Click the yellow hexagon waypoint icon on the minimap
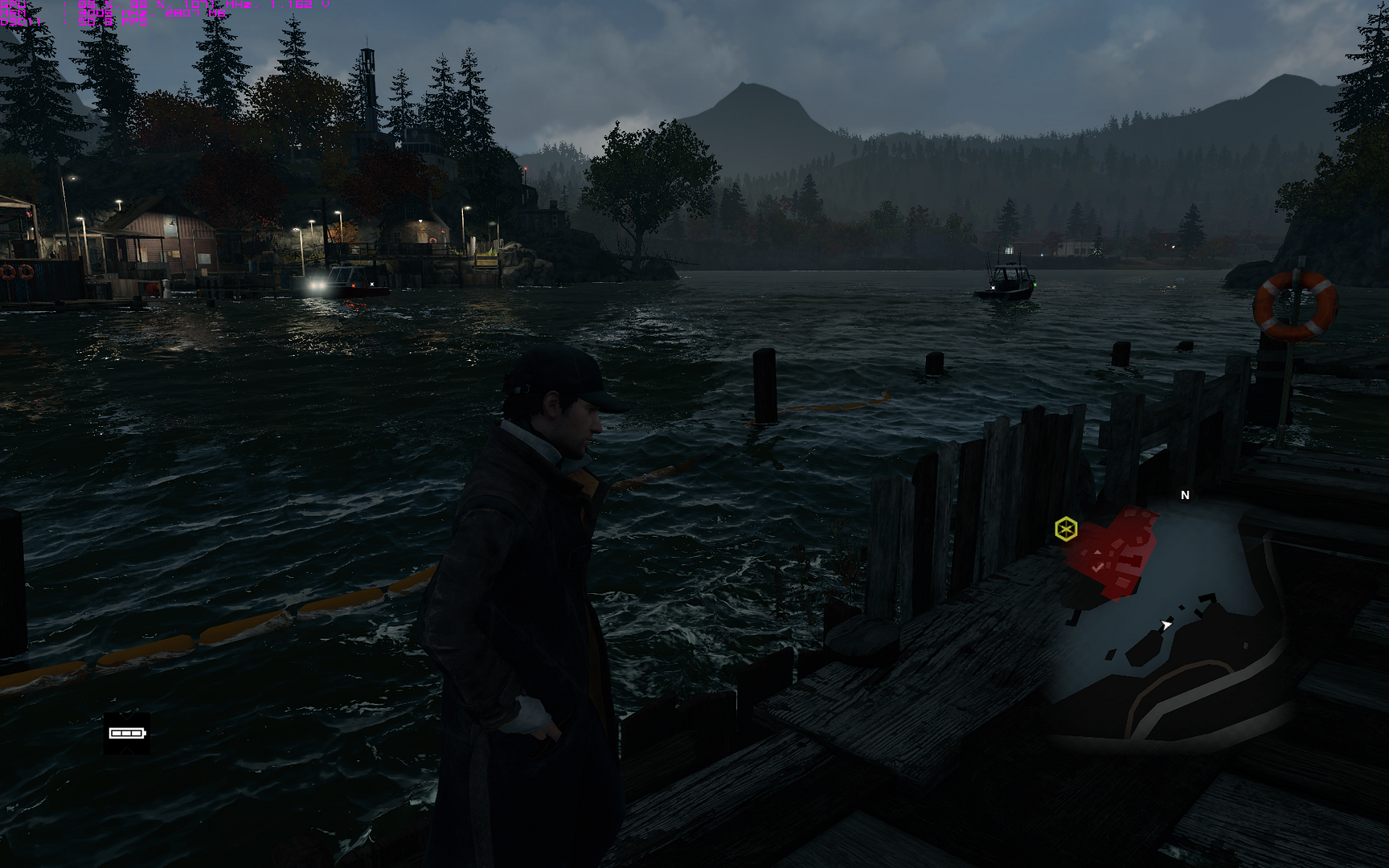 (x=1066, y=530)
